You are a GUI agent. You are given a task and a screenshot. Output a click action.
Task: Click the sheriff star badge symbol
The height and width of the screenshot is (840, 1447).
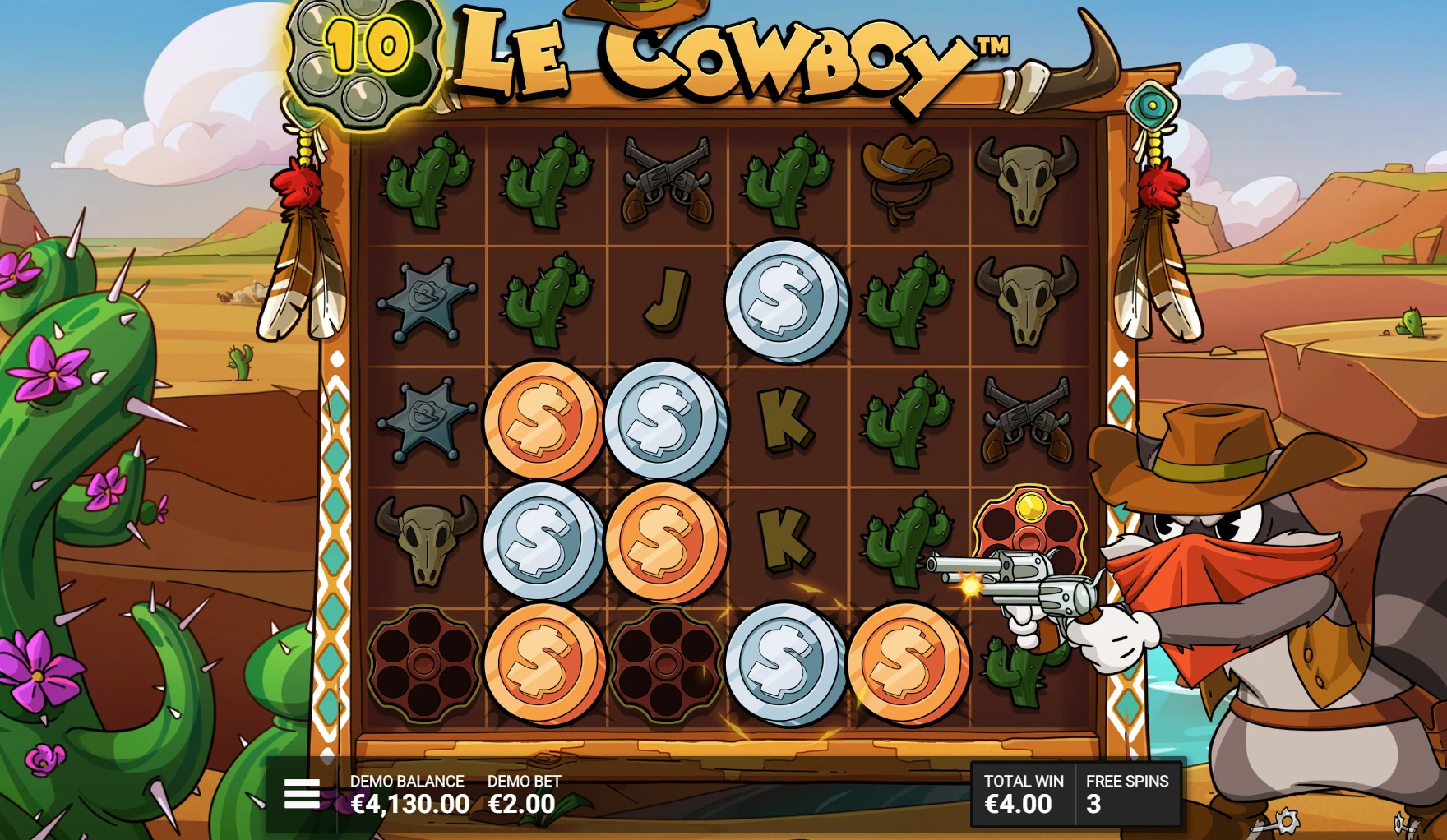(424, 300)
